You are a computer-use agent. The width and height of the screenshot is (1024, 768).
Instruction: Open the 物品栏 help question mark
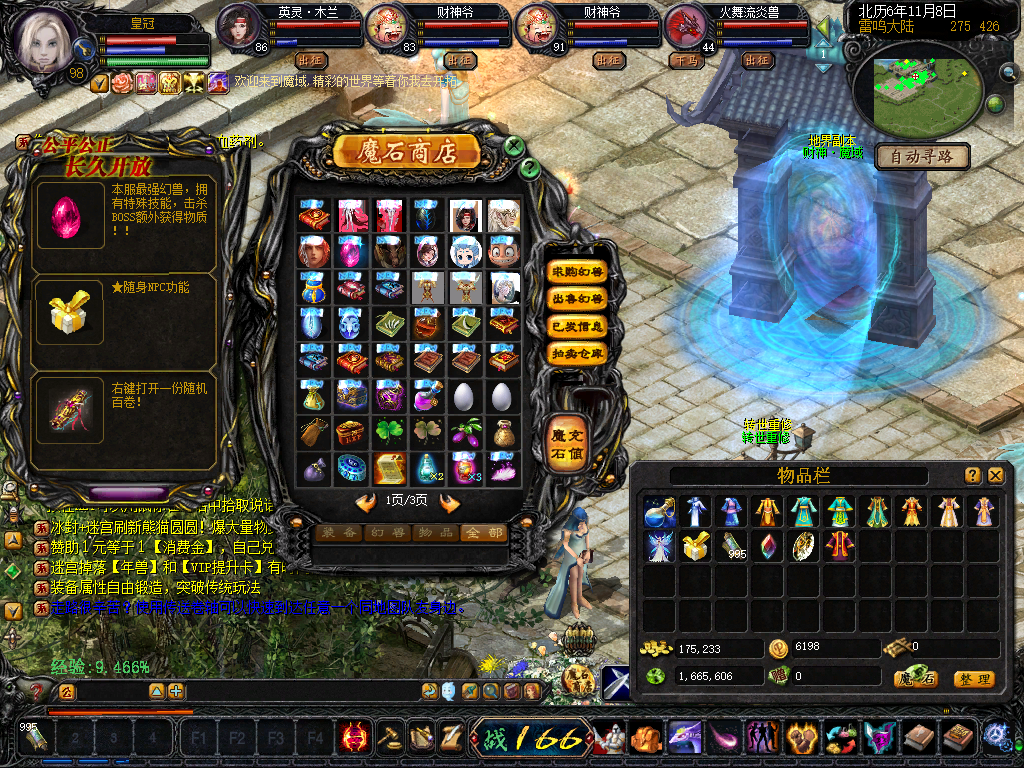(972, 476)
